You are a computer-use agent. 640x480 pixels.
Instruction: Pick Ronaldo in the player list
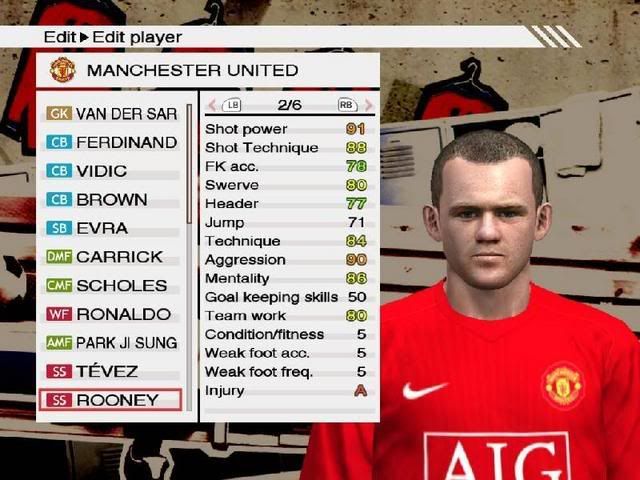point(111,314)
